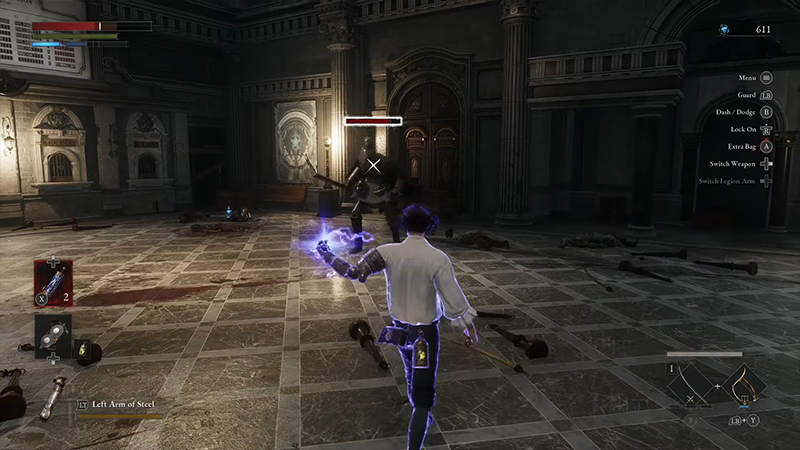Image resolution: width=800 pixels, height=450 pixels.
Task: Click the Ergo currency icon
Action: 724,30
